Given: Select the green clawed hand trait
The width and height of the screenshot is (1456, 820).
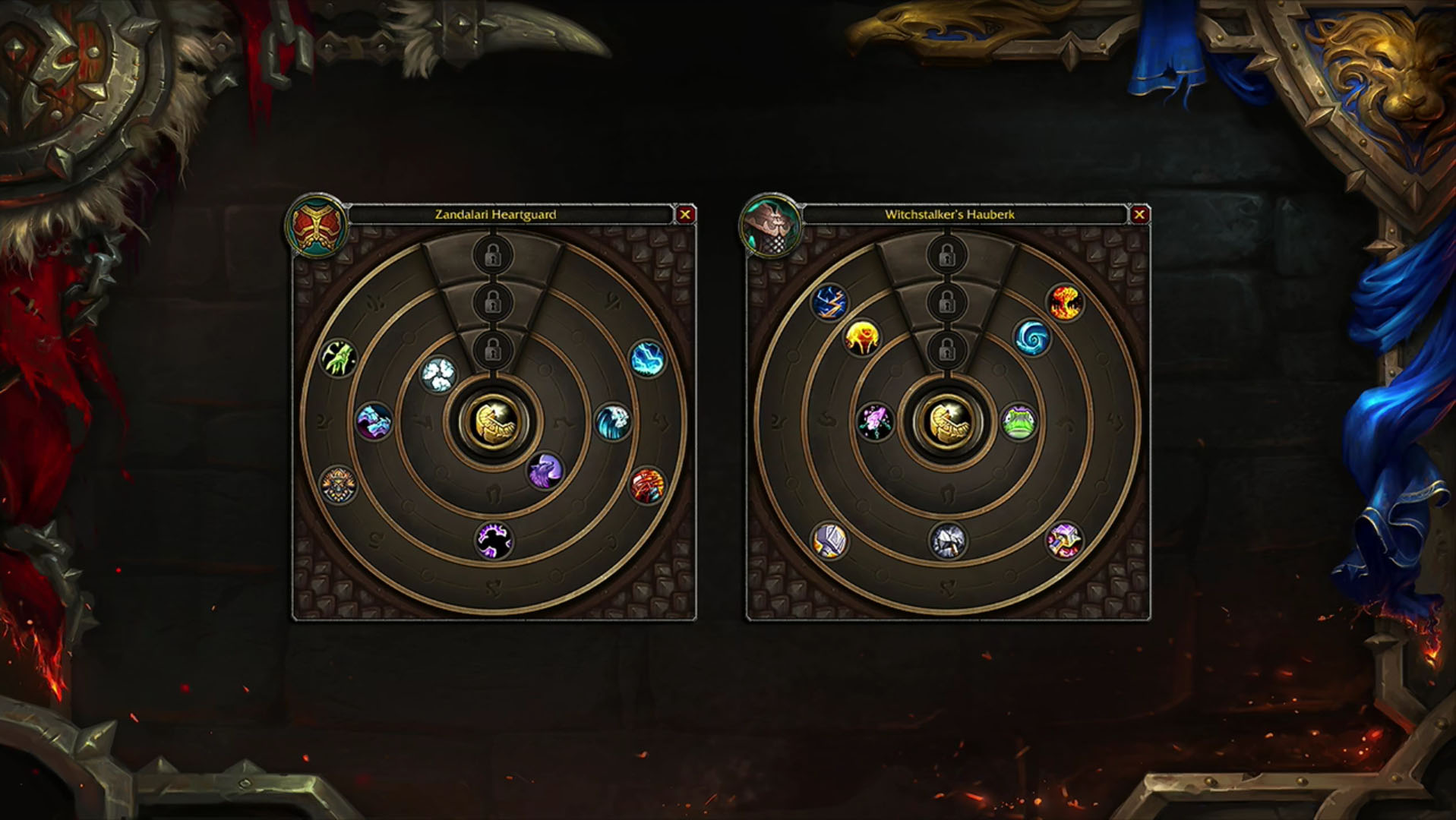Looking at the screenshot, I should 338,358.
